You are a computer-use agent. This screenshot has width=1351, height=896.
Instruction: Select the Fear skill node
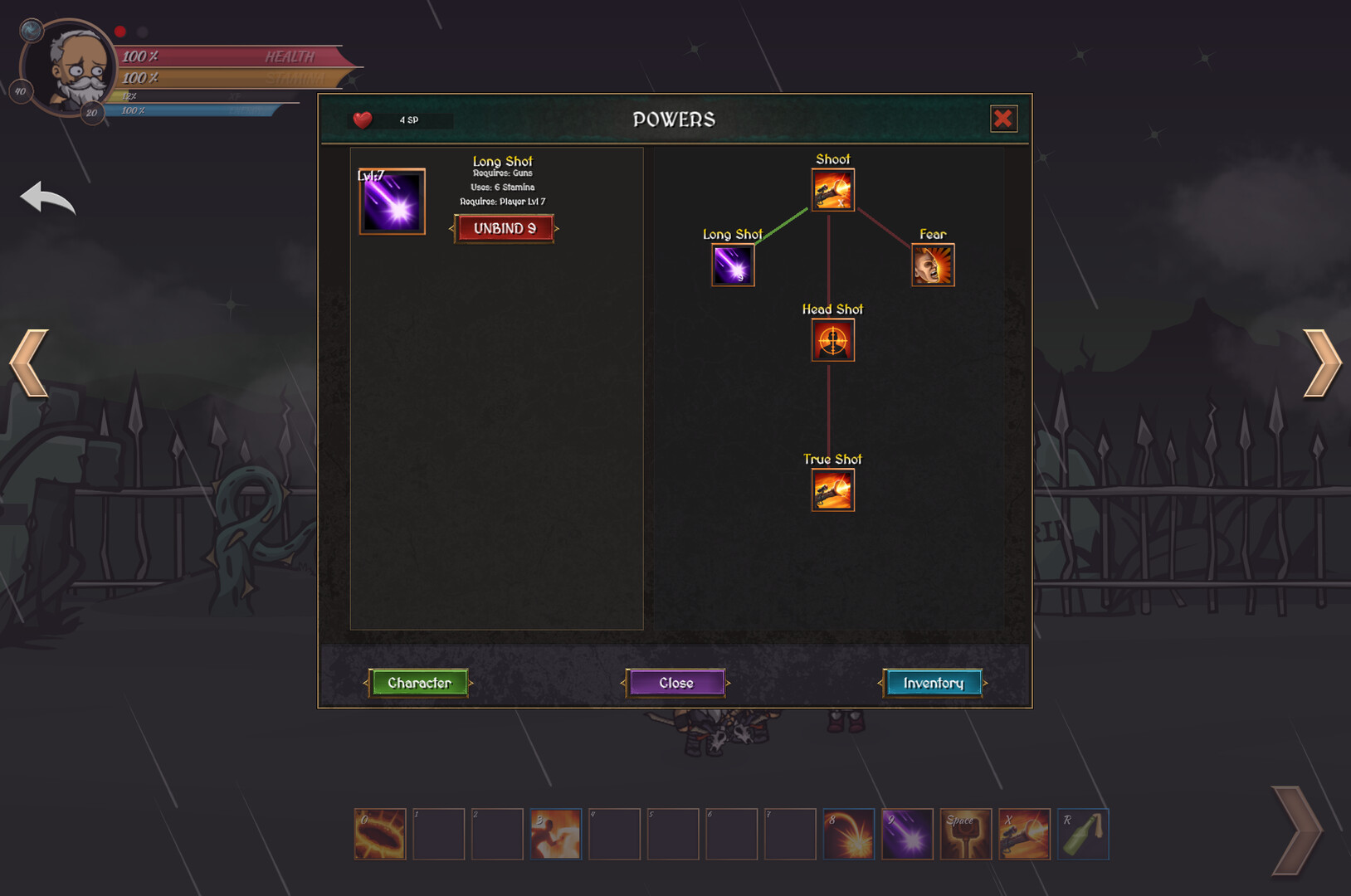pyautogui.click(x=933, y=264)
